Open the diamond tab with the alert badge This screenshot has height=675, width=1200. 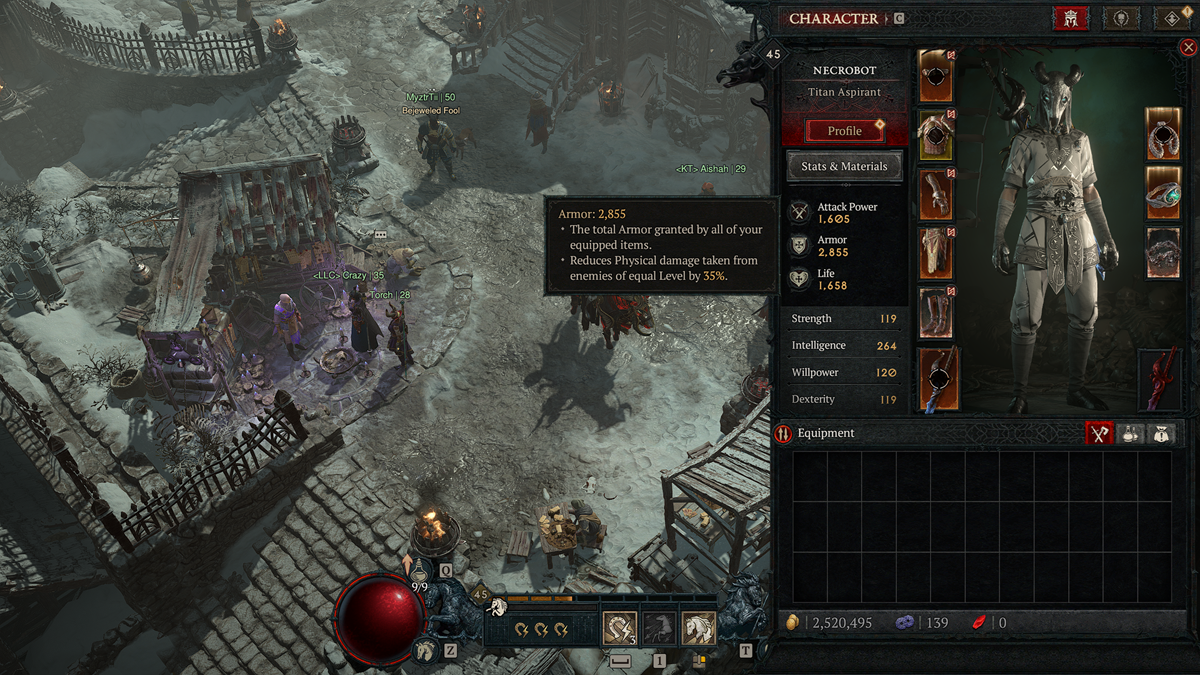pyautogui.click(x=1171, y=19)
